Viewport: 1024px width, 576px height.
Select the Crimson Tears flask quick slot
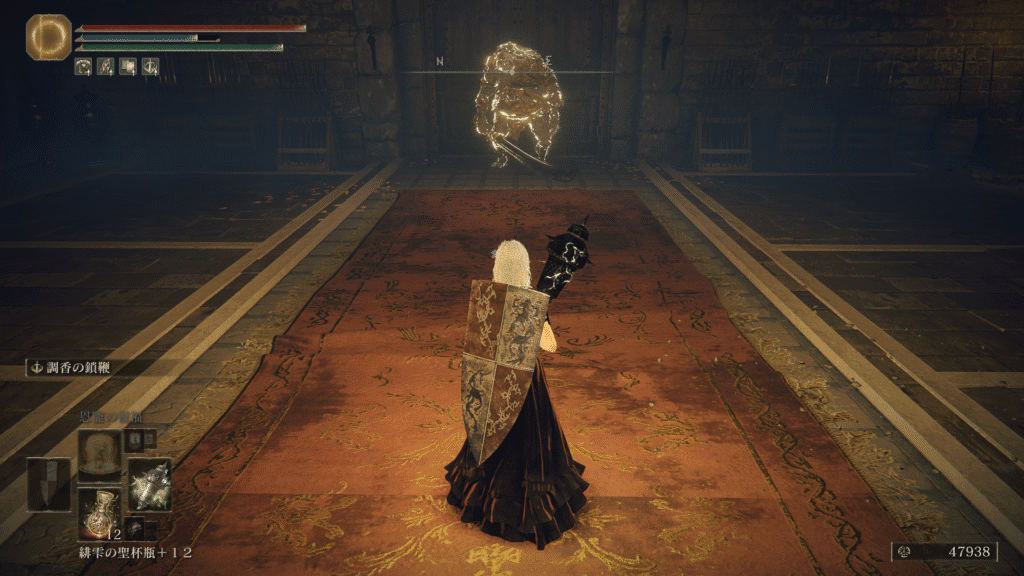[x=100, y=511]
